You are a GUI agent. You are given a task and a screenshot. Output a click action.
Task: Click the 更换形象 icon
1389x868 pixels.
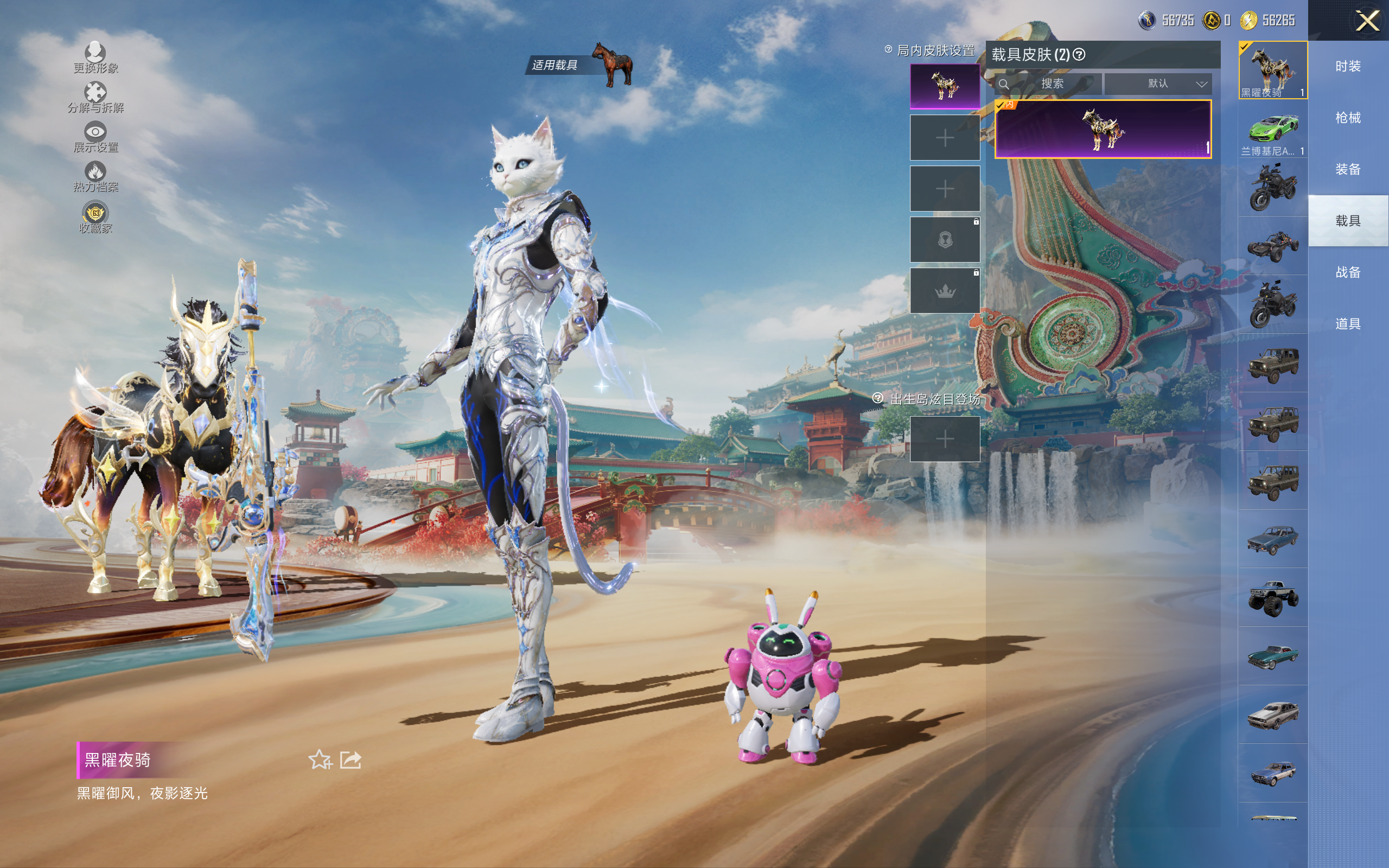tap(95, 58)
